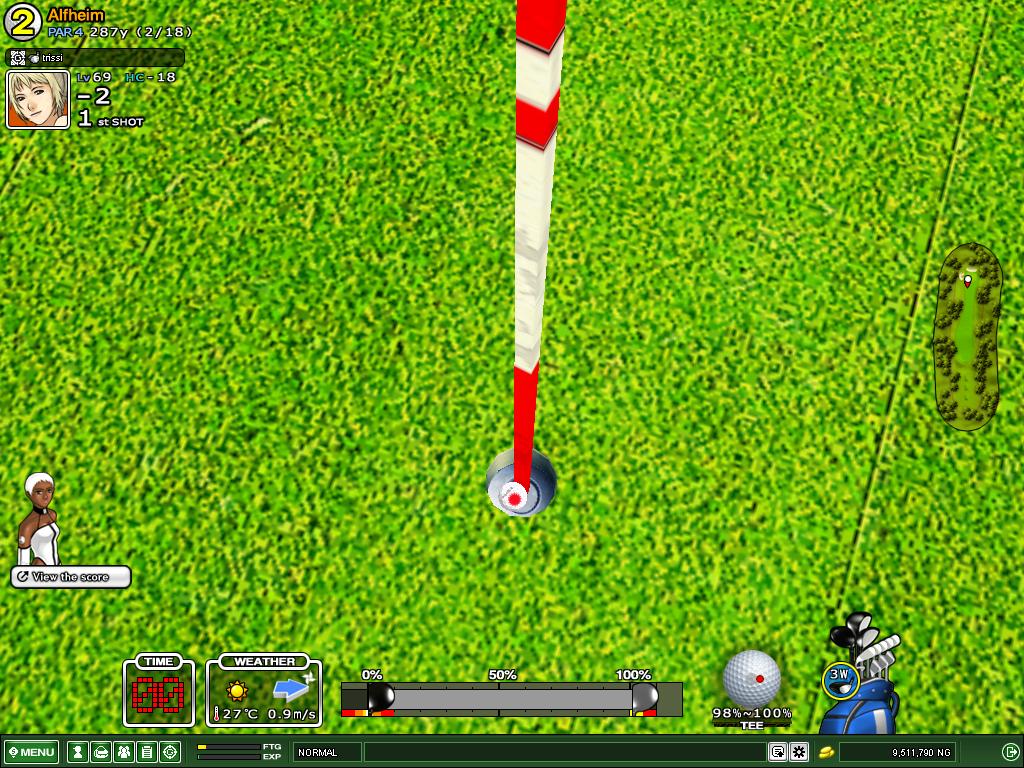1024x768 pixels.
Task: Open the two-person friends icon
Action: pyautogui.click(x=123, y=752)
